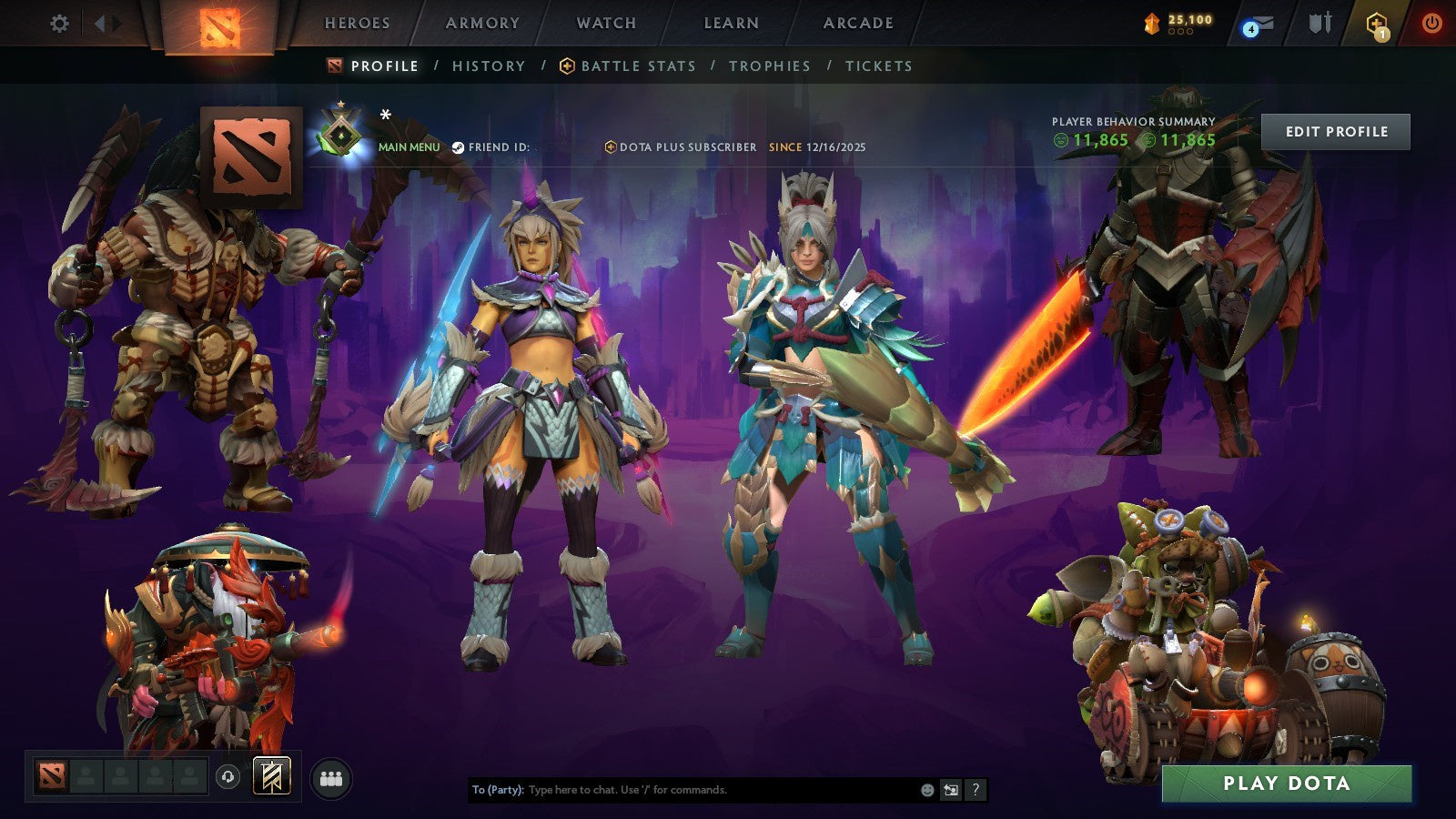The width and height of the screenshot is (1456, 819).
Task: Open the WATCH menu item
Action: click(605, 24)
